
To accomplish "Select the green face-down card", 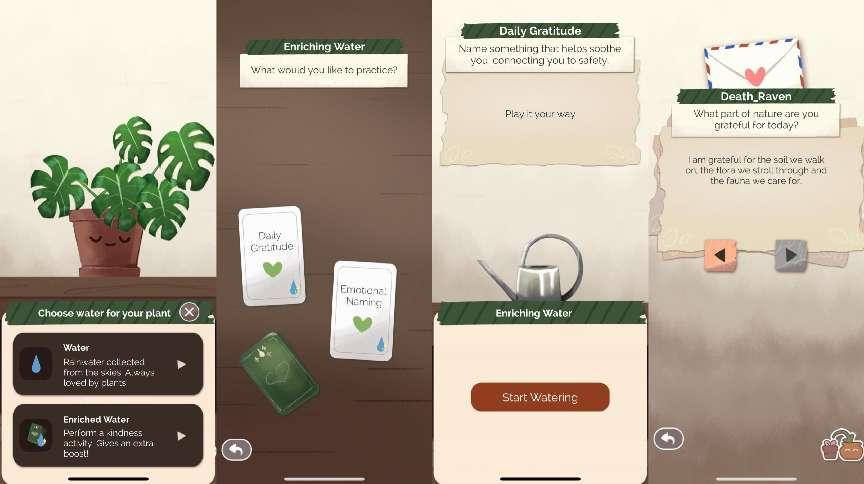I will pyautogui.click(x=279, y=372).
